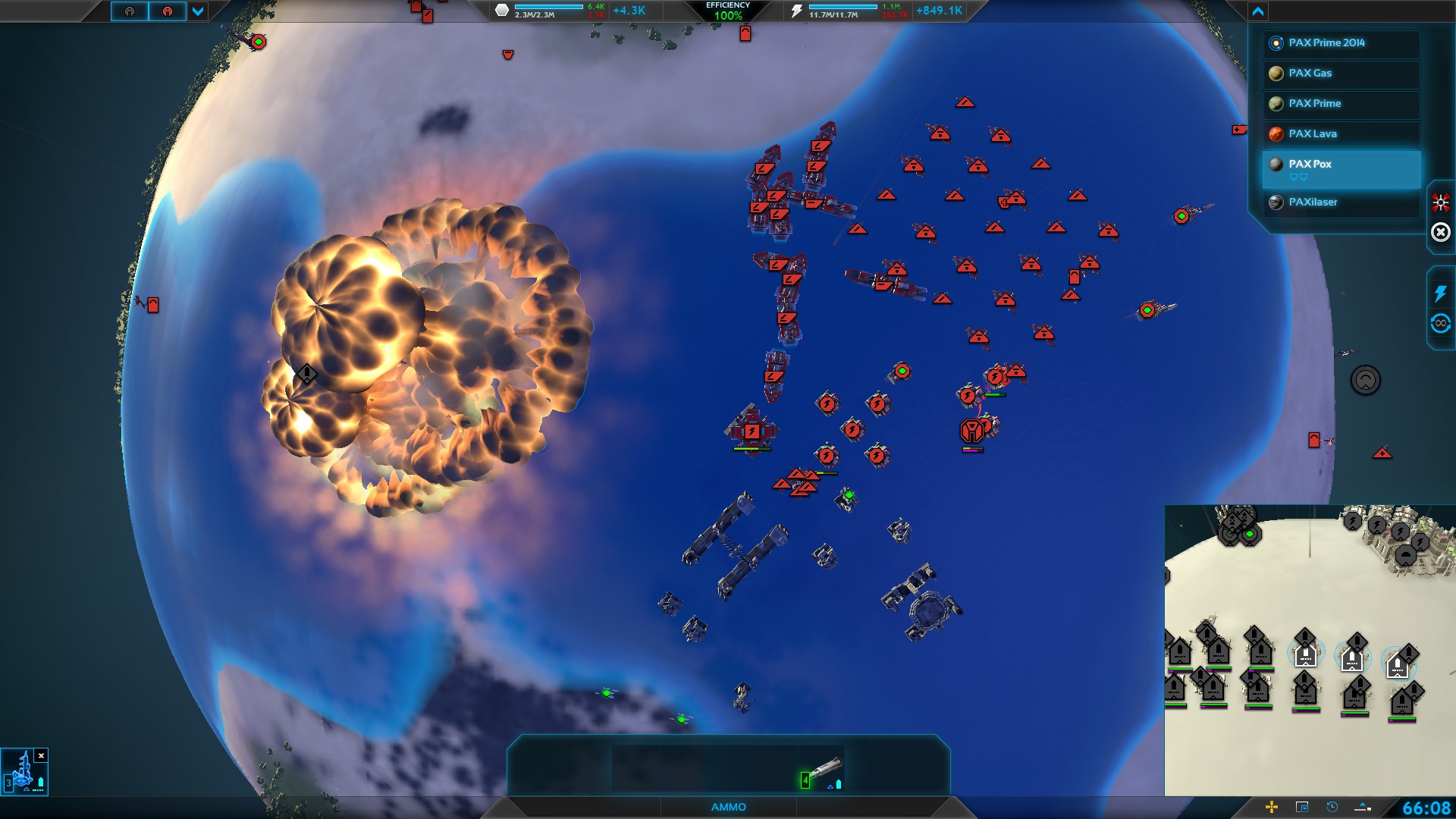Close the selected unit group panel
Image resolution: width=1456 pixels, height=819 pixels.
coord(42,755)
